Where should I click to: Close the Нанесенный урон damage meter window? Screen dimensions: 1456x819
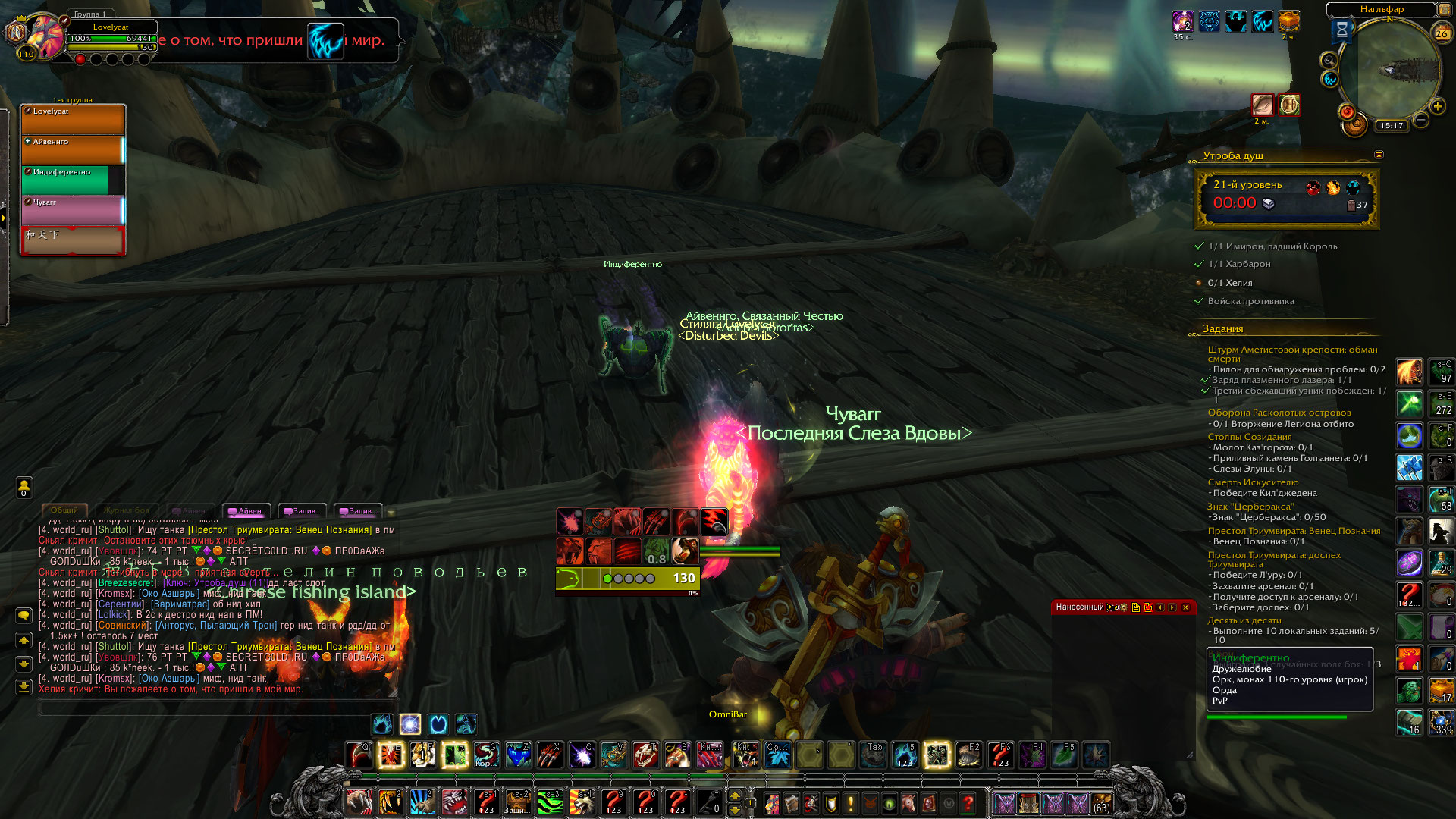click(x=1185, y=607)
